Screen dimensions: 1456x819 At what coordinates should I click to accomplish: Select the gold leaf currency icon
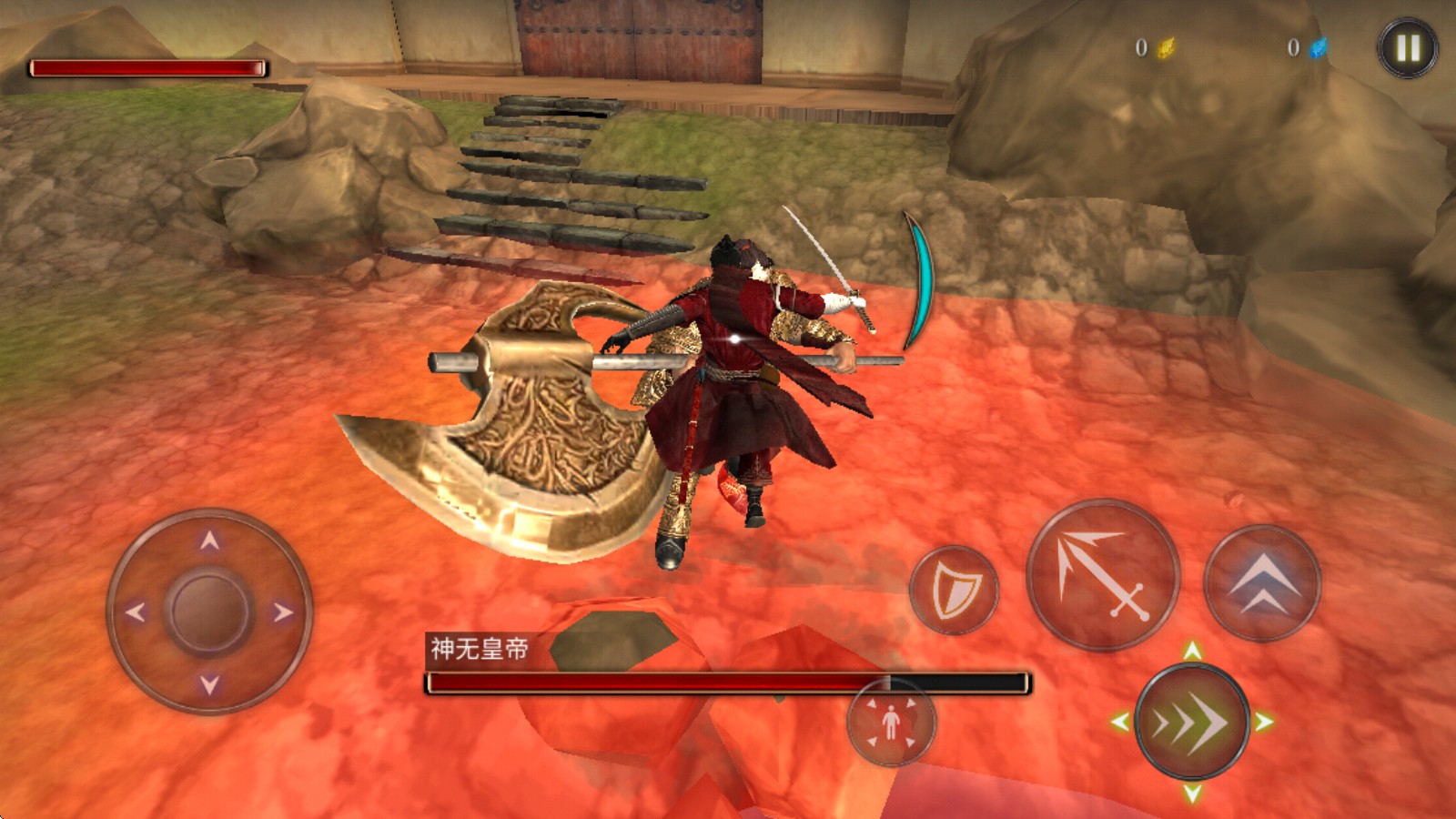point(1166,49)
